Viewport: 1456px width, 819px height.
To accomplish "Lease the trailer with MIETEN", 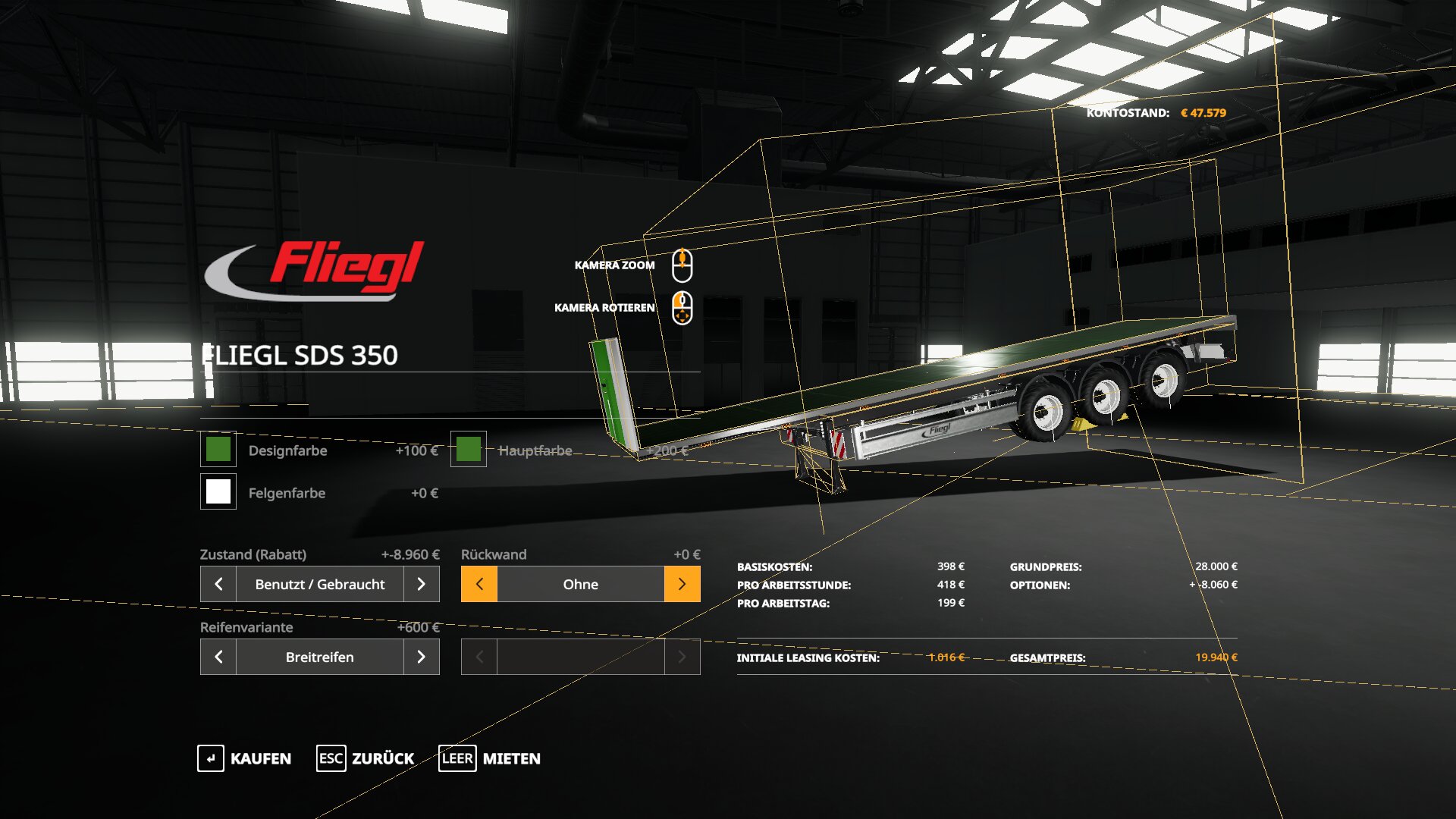I will pos(490,758).
